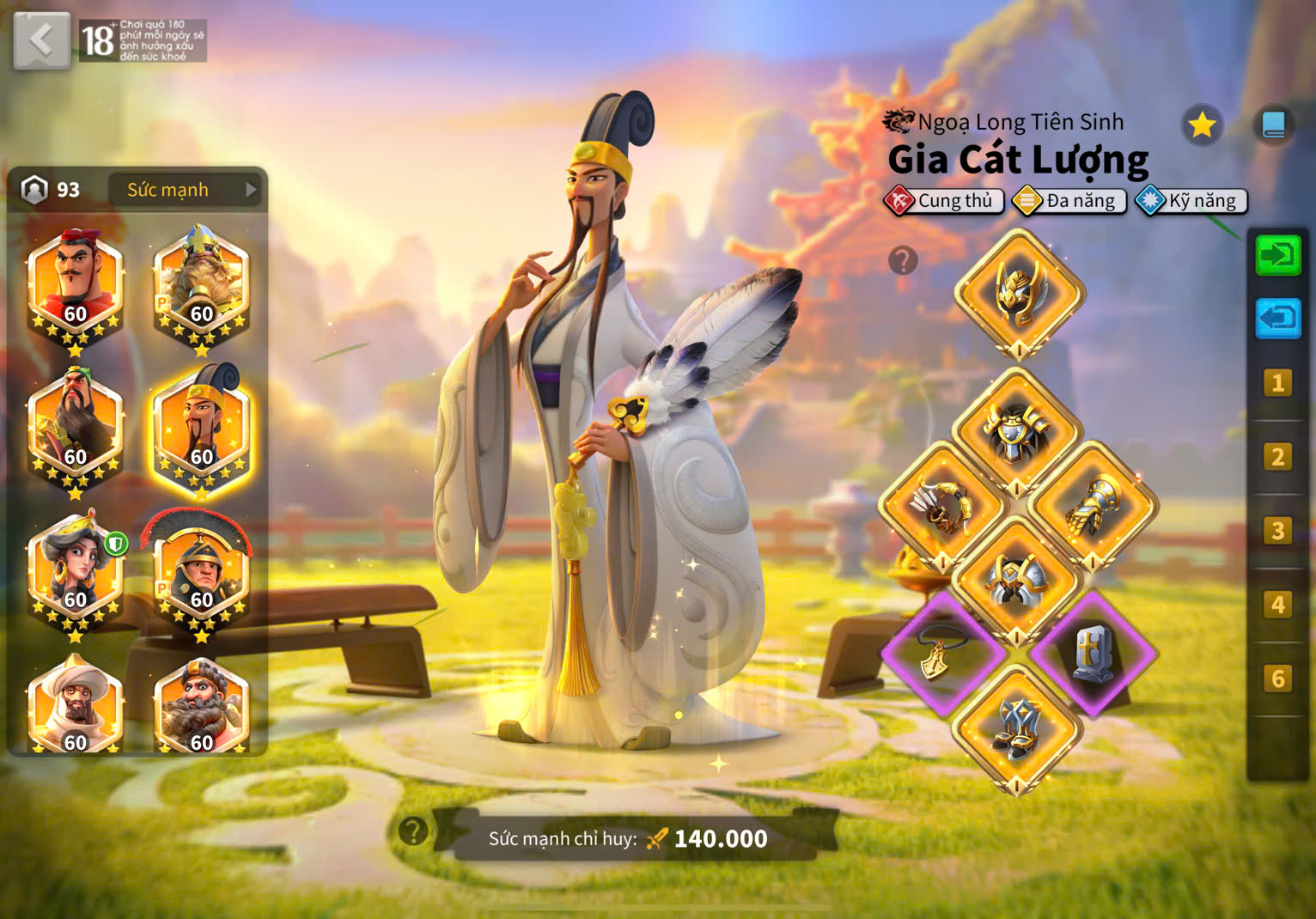Click the help question mark near equipment
The width and height of the screenshot is (1316, 919).
pos(903,259)
